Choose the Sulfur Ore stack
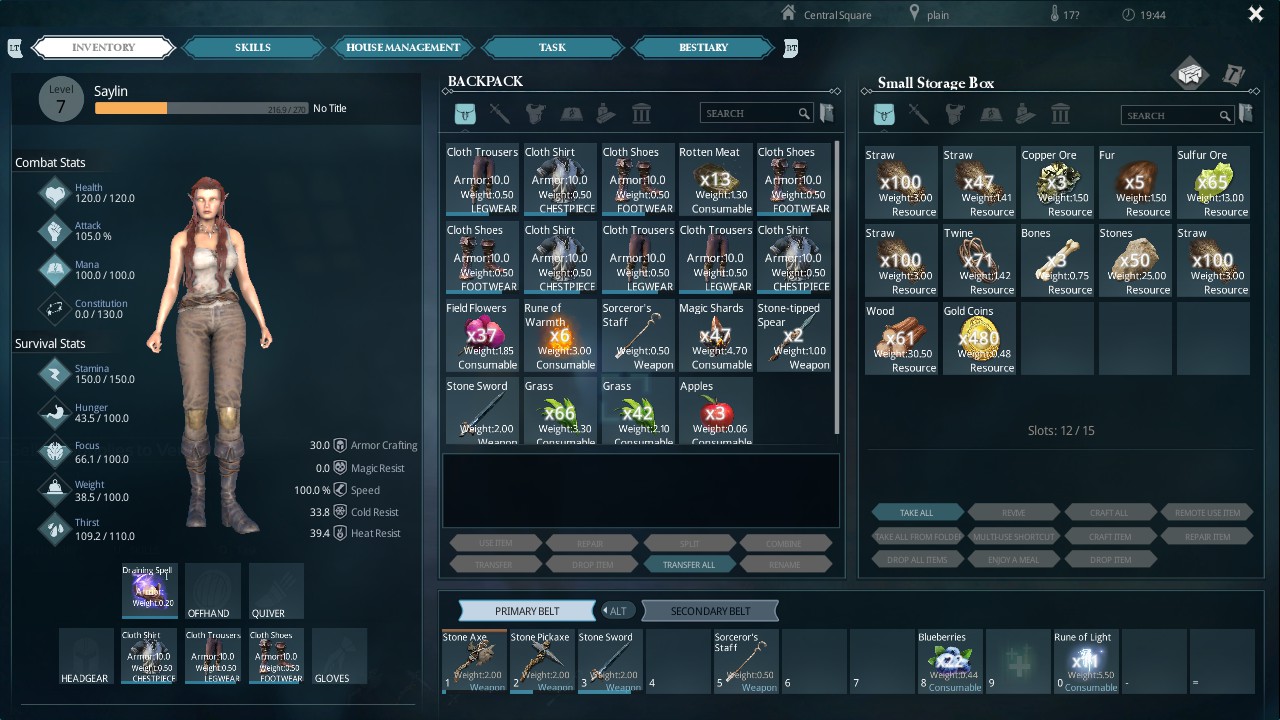This screenshot has height=720, width=1280. coord(1213,183)
